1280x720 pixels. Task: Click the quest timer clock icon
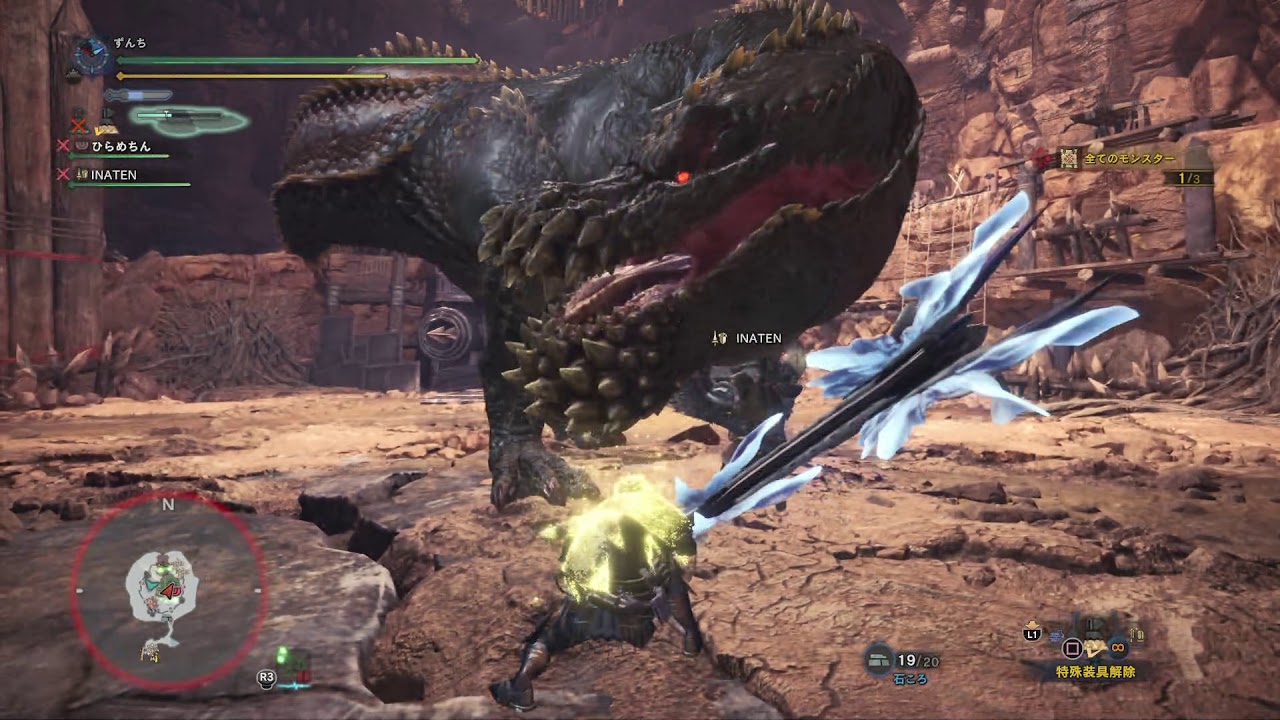(x=91, y=56)
